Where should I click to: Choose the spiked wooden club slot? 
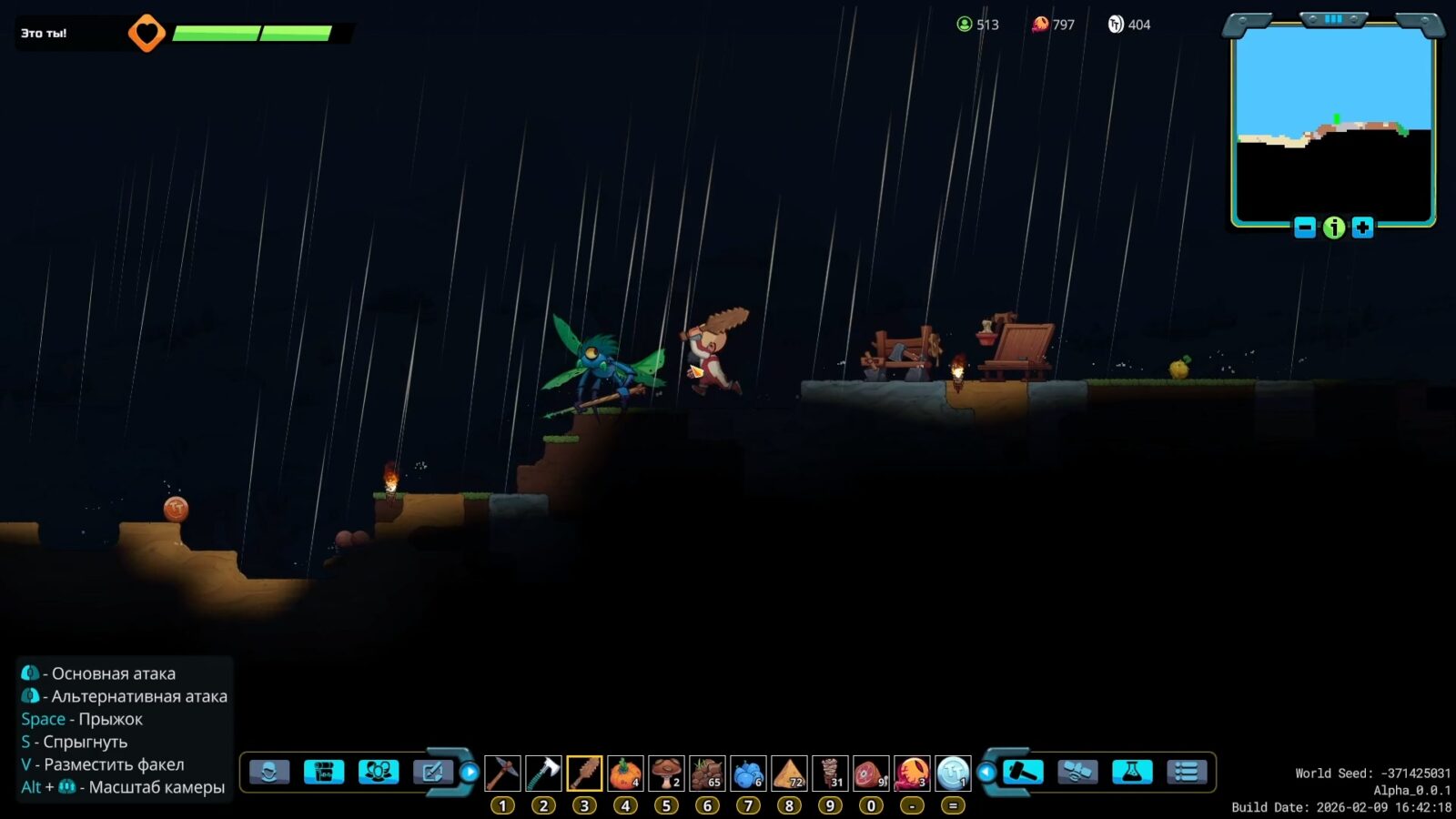(584, 773)
